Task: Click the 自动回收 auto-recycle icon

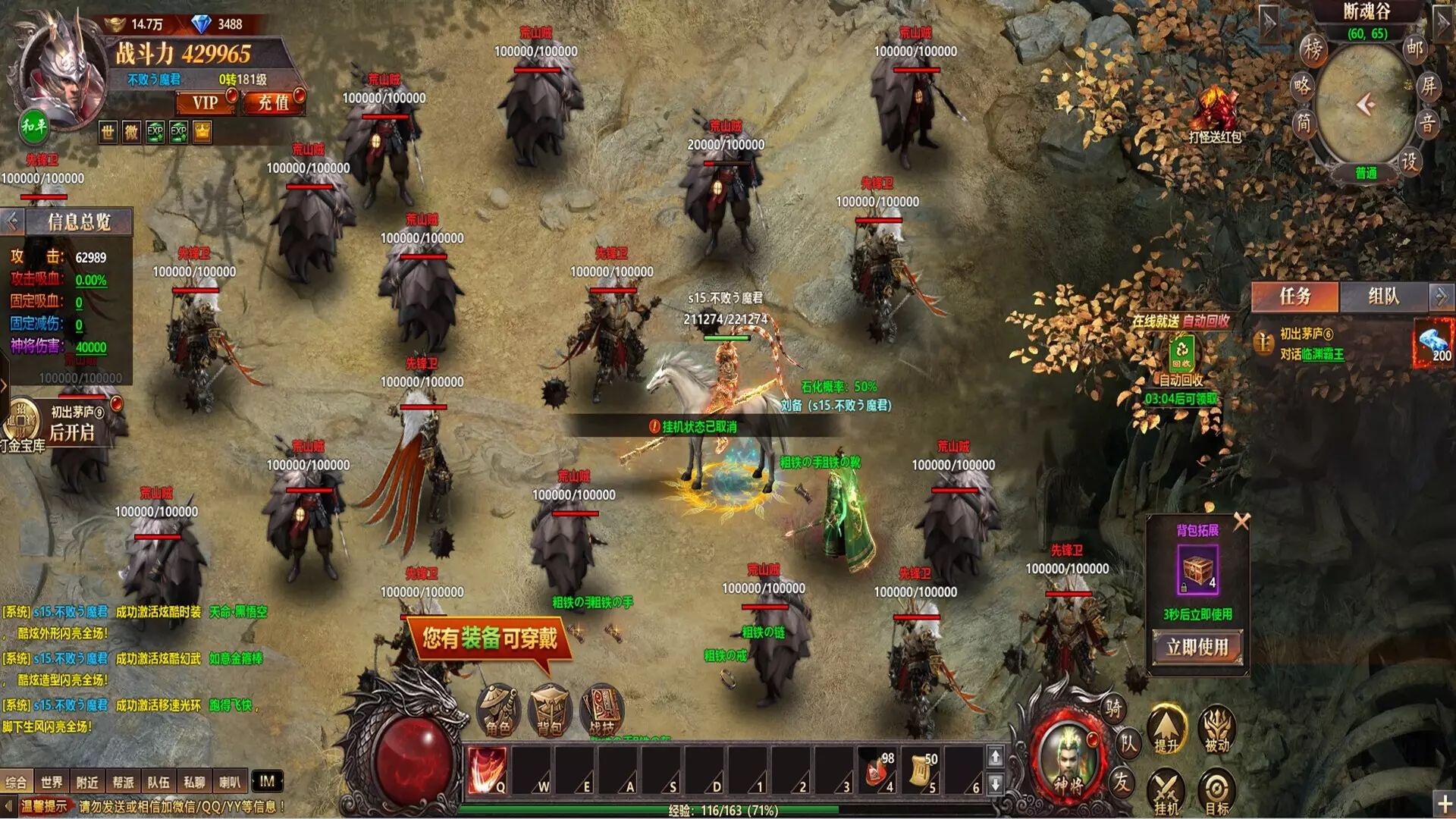Action: pyautogui.click(x=1181, y=353)
